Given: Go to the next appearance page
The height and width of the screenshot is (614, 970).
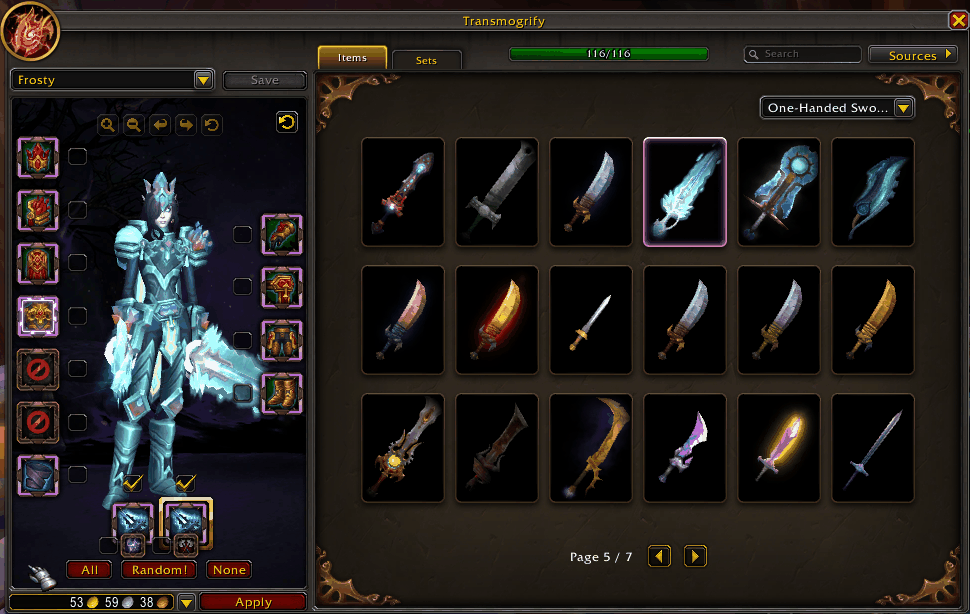Looking at the screenshot, I should coord(695,556).
